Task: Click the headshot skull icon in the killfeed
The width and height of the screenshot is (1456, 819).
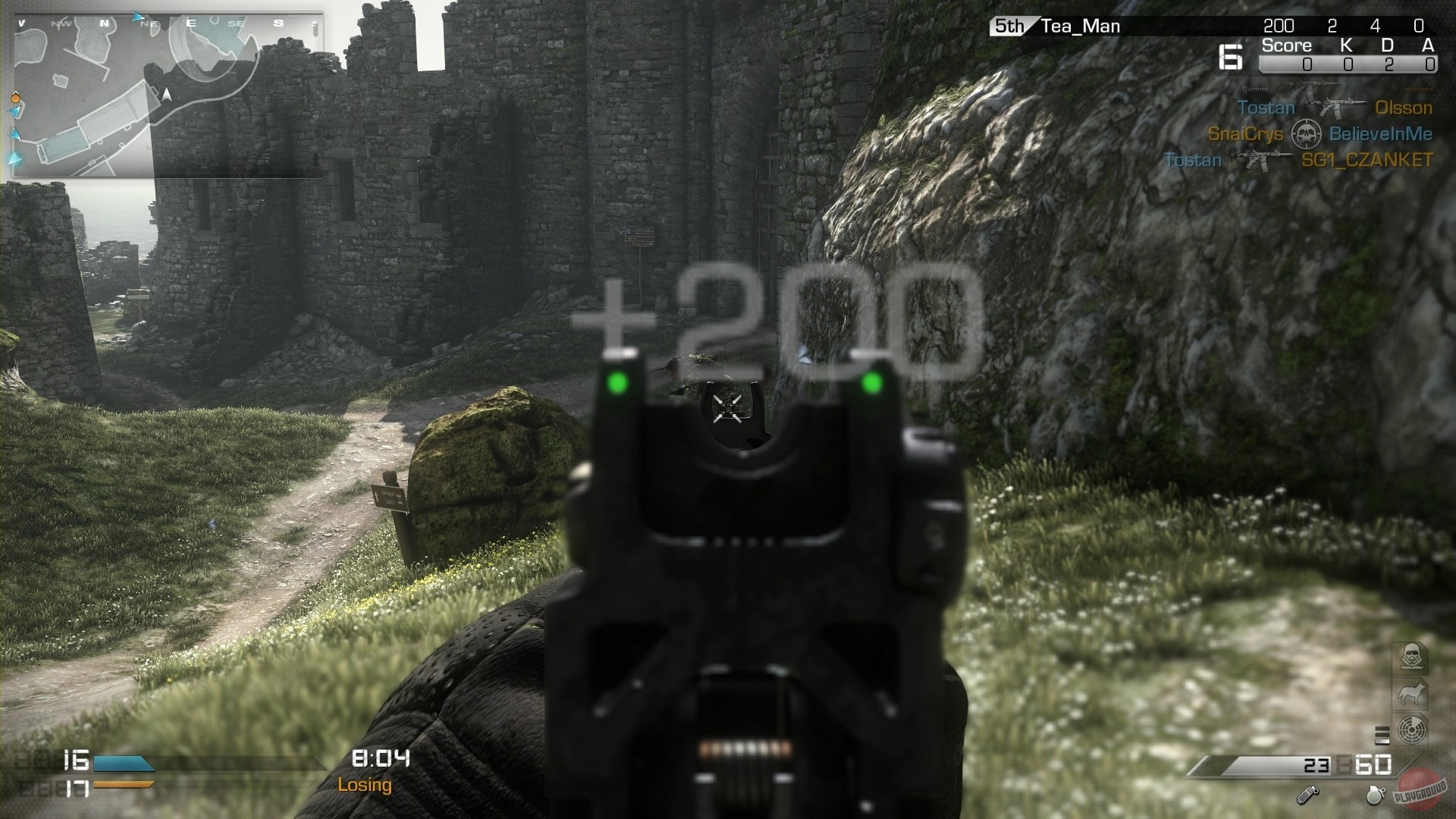Action: (x=1307, y=133)
